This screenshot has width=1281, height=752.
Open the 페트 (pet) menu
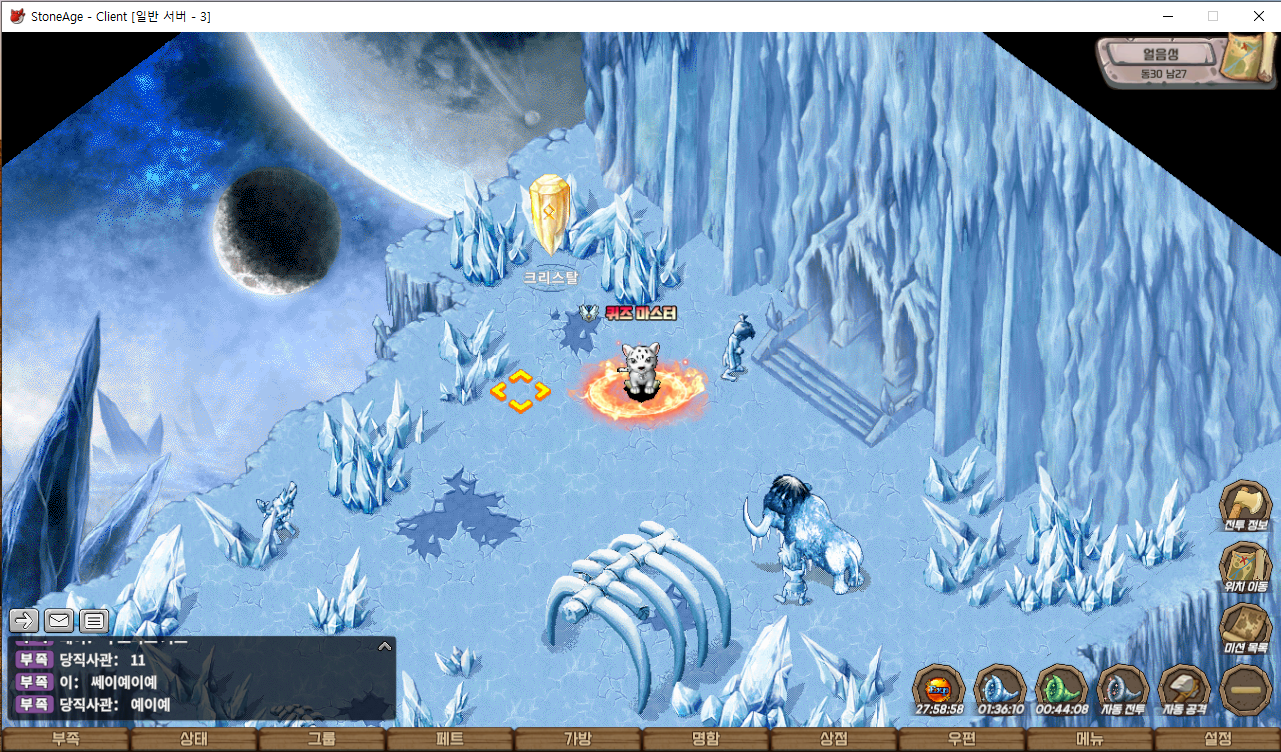(x=449, y=740)
